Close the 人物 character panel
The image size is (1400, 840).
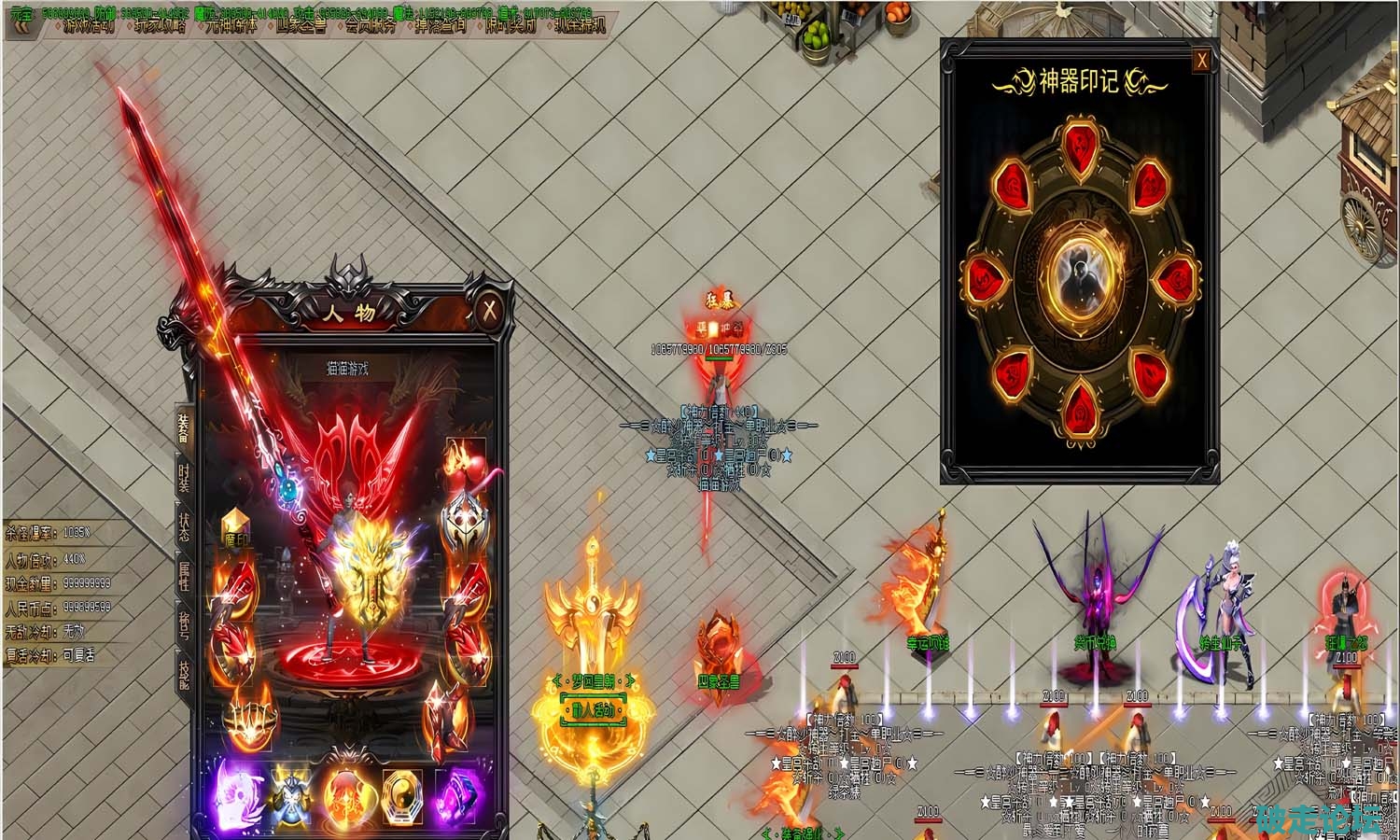coord(490,309)
